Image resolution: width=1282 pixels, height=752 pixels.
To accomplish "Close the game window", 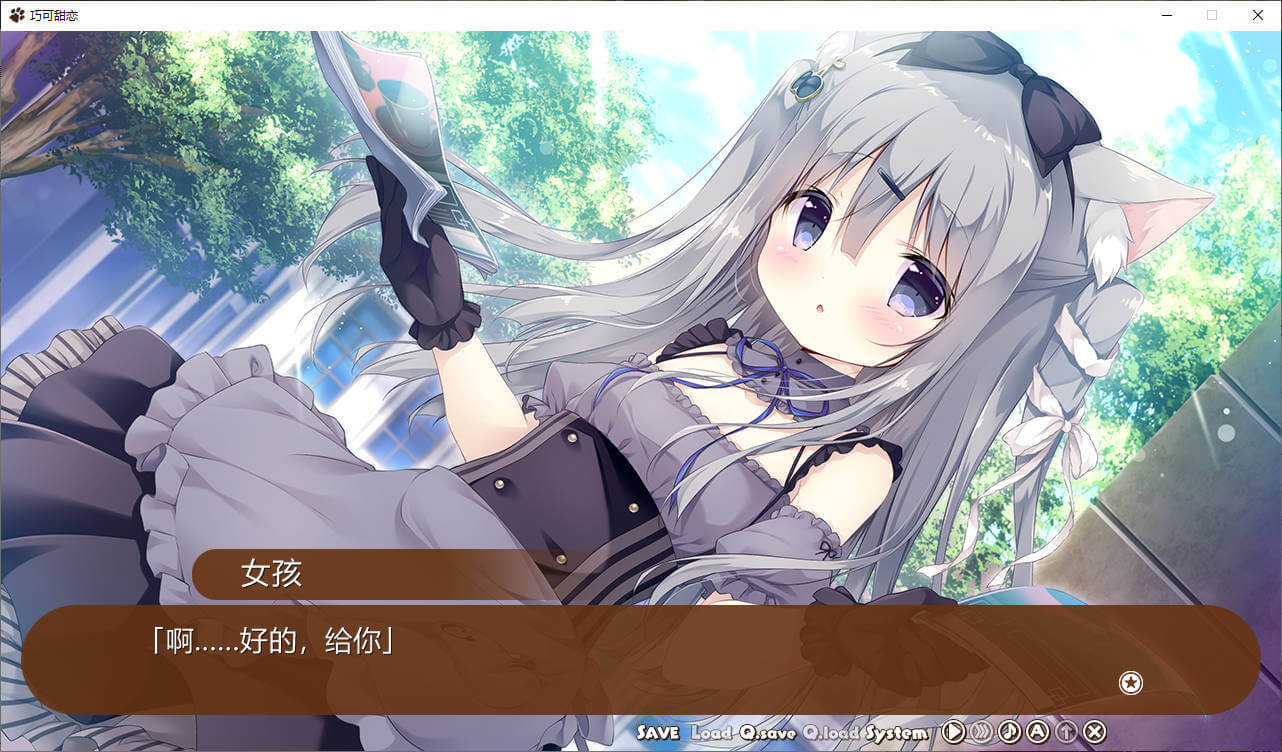I will (x=1258, y=15).
